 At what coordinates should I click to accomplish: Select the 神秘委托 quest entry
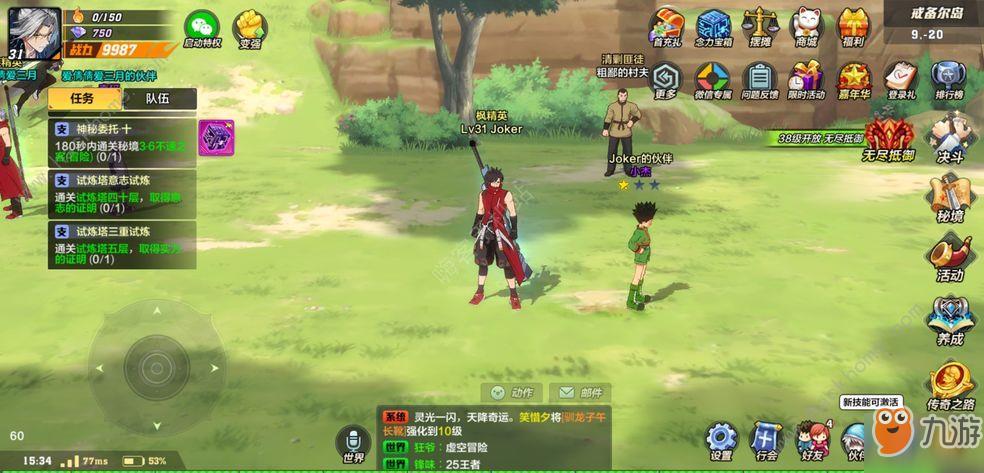click(122, 143)
